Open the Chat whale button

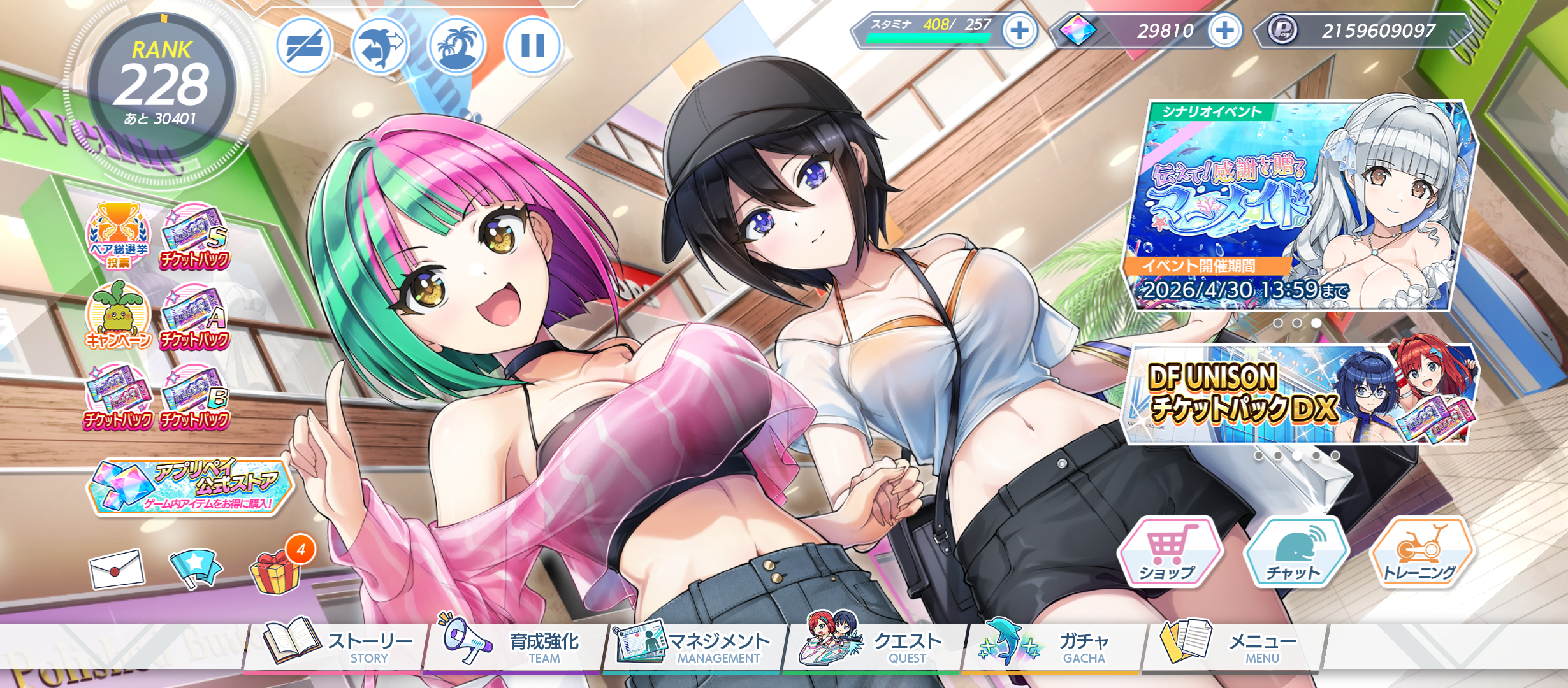[1295, 552]
